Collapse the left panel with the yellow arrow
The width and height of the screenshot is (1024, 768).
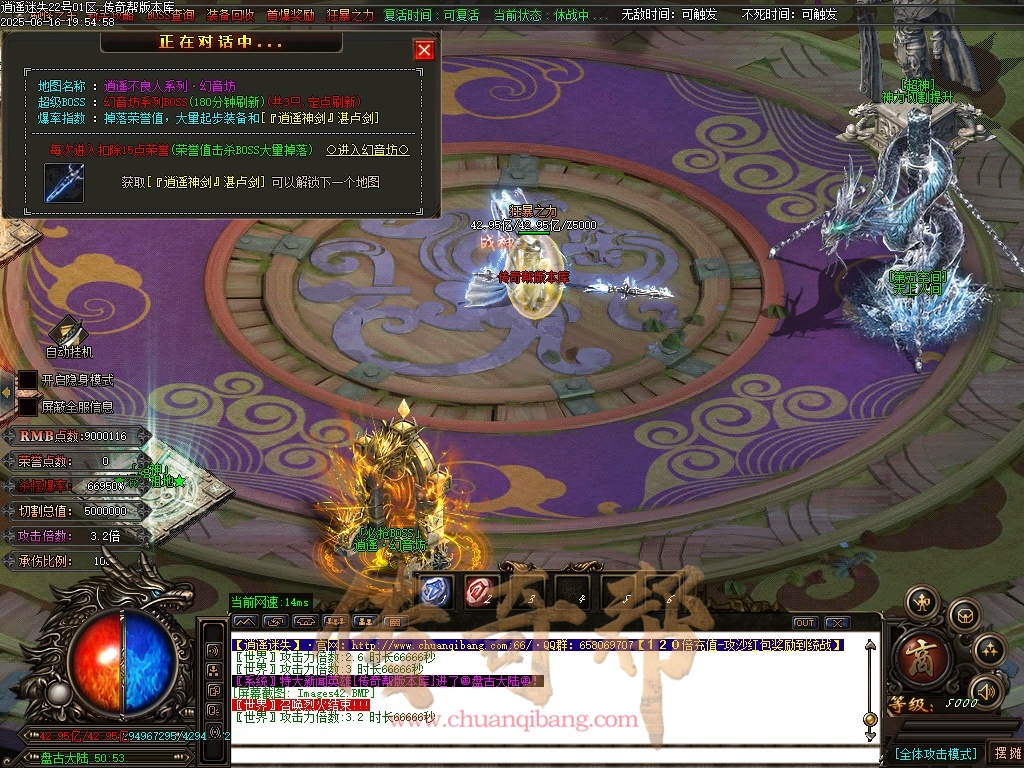tap(6, 393)
